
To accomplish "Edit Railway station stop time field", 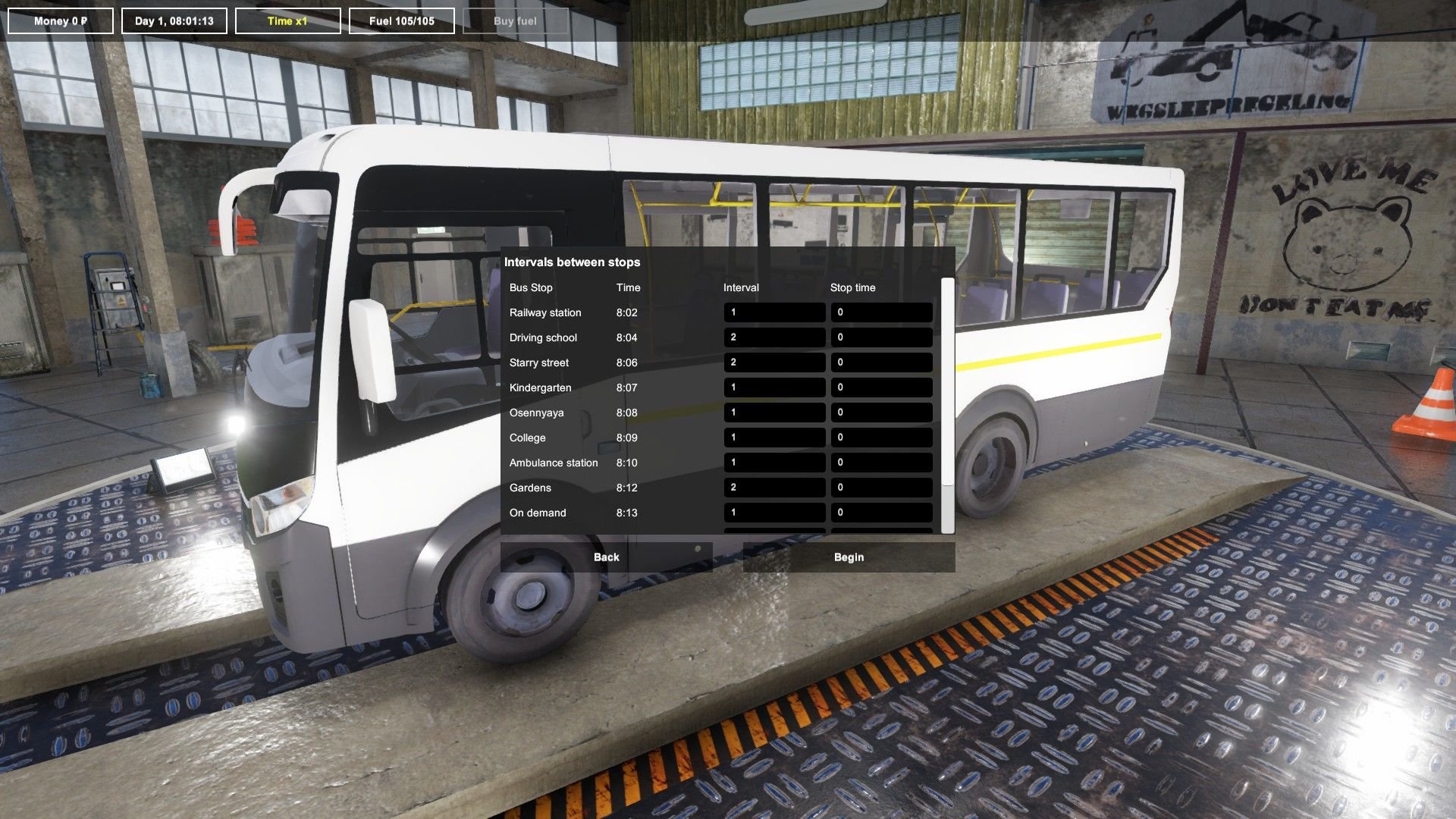I will (x=881, y=312).
